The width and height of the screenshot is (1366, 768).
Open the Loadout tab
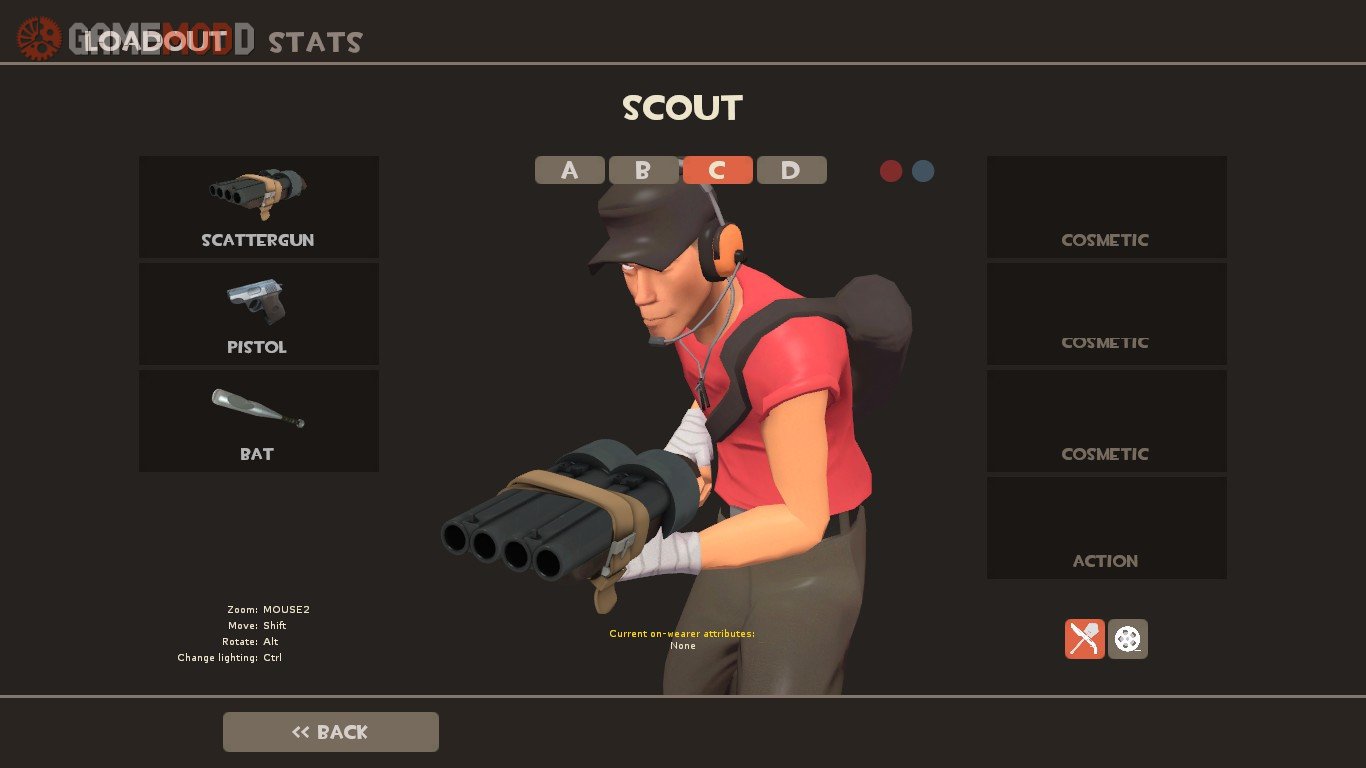[156, 41]
